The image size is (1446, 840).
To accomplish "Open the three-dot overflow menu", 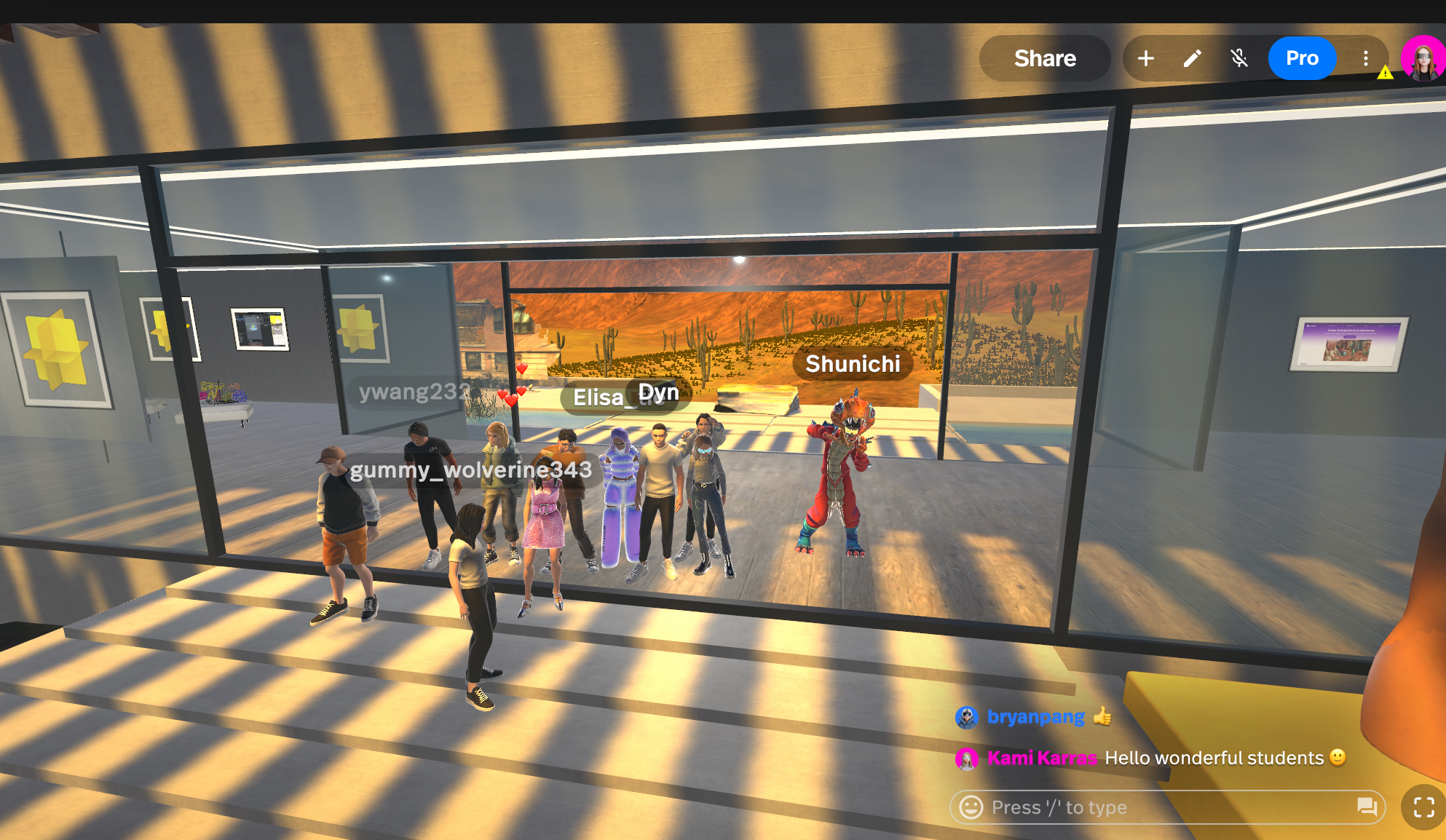I will tap(1365, 58).
